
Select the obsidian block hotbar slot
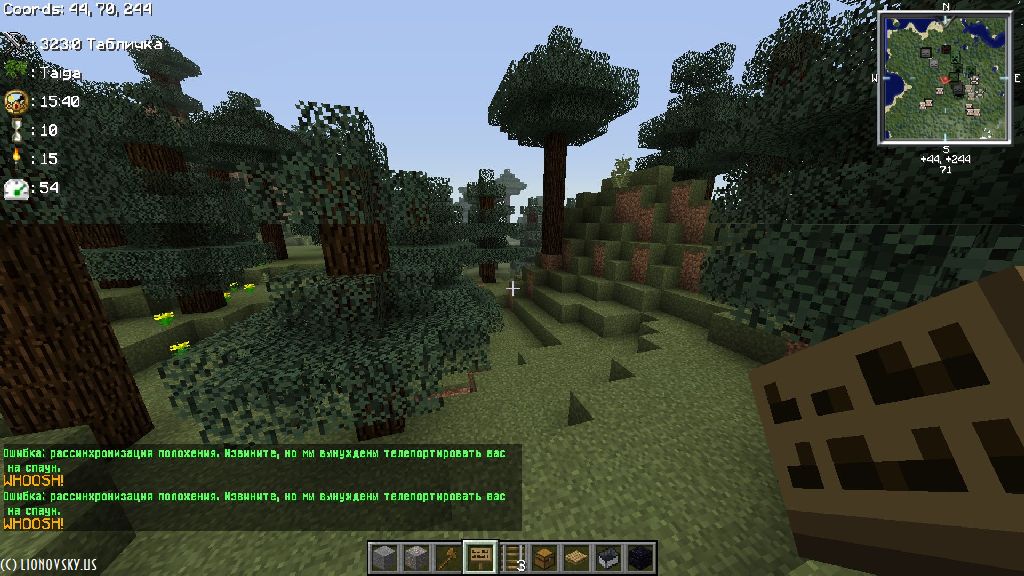click(640, 557)
